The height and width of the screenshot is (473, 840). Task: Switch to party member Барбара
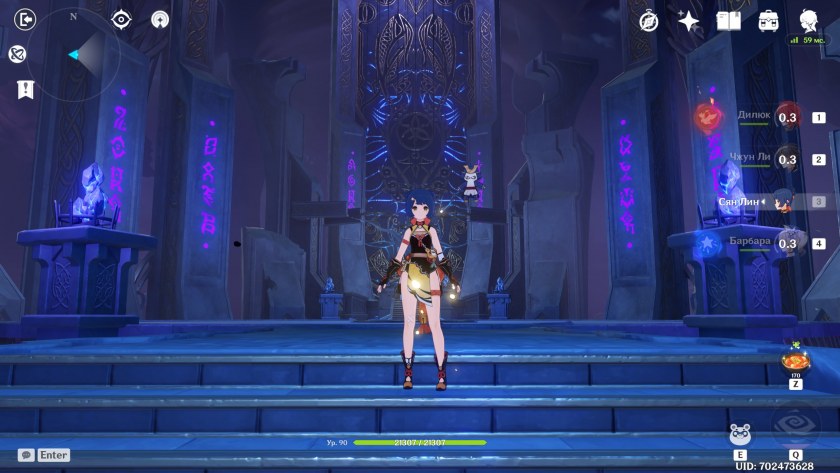(x=788, y=243)
